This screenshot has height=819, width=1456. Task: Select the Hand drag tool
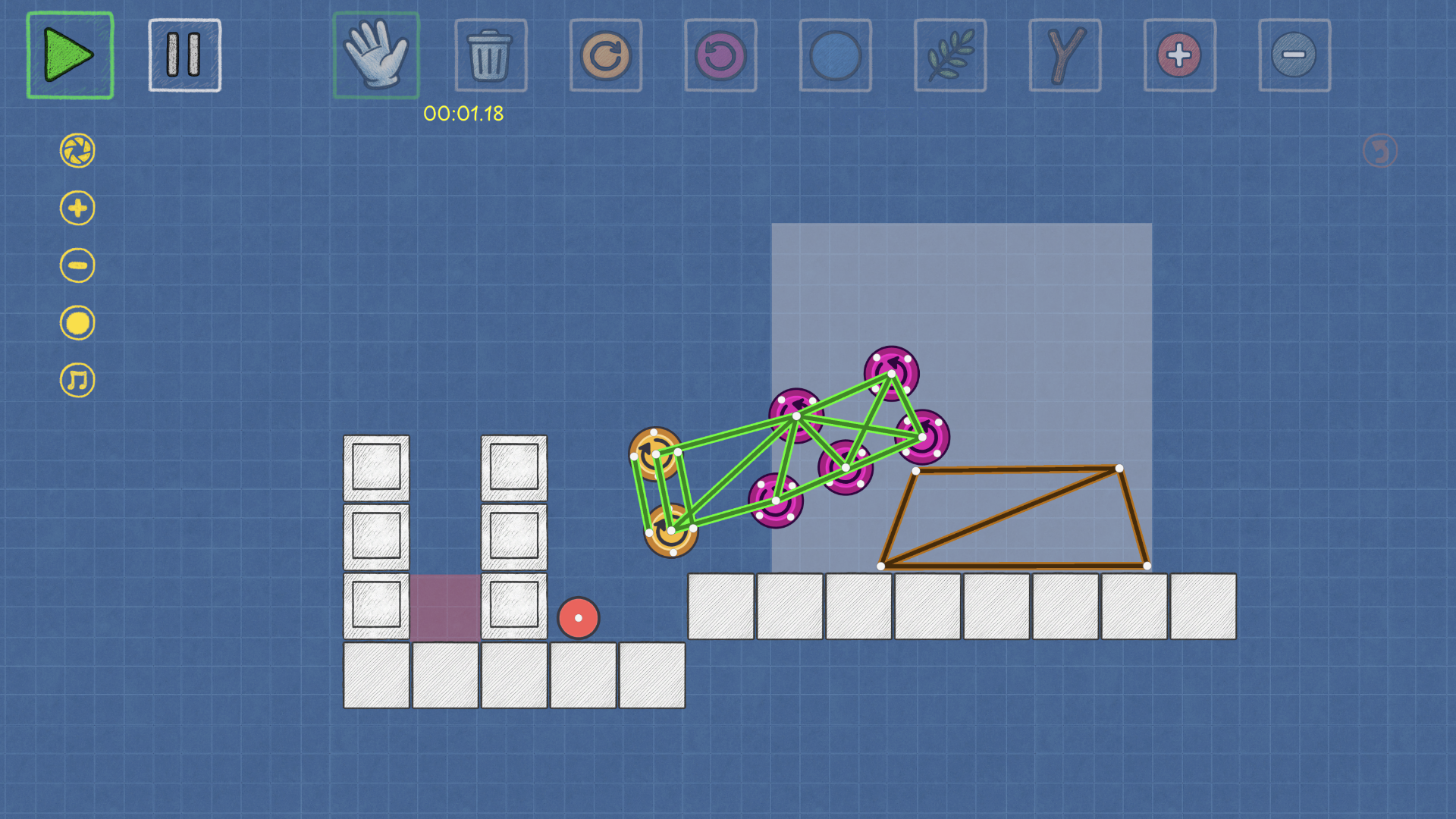pos(377,55)
